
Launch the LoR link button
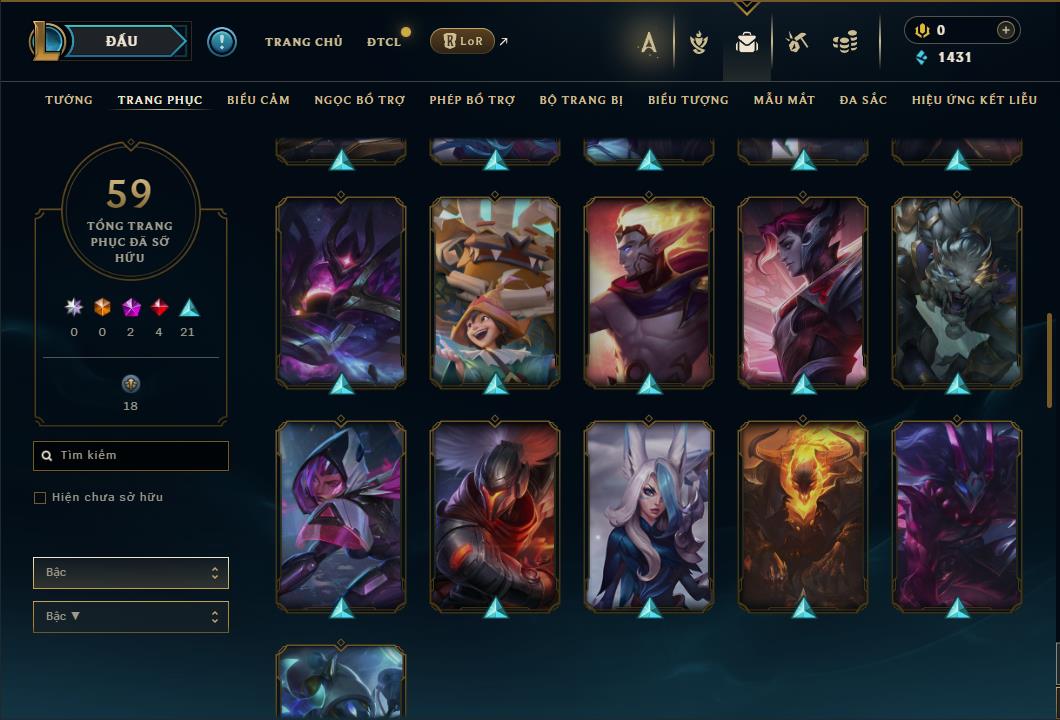pyautogui.click(x=462, y=41)
